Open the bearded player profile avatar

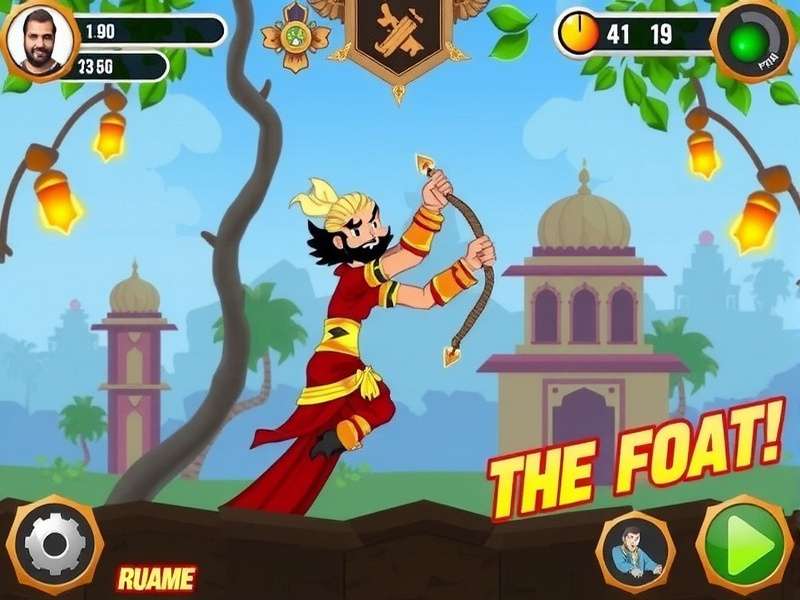[x=40, y=38]
